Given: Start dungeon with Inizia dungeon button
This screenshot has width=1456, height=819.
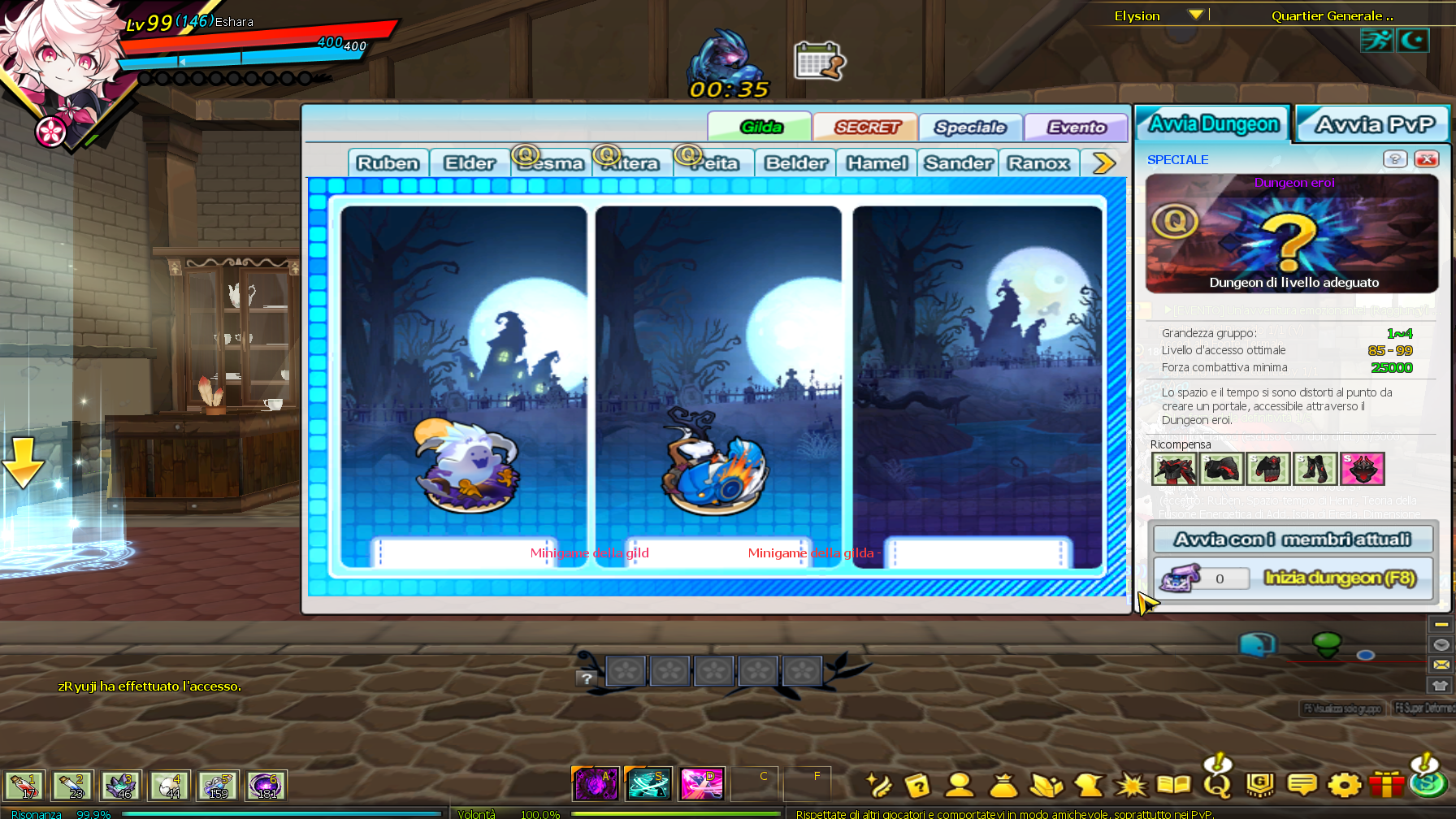Looking at the screenshot, I should tap(1339, 578).
